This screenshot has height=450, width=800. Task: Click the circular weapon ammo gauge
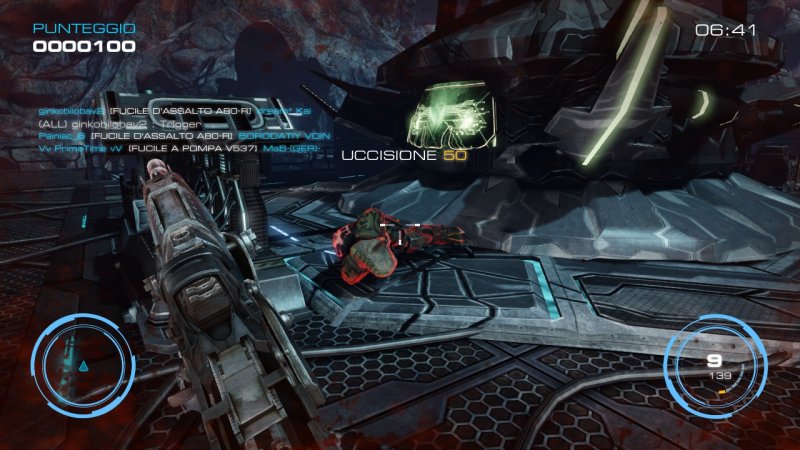coord(714,365)
